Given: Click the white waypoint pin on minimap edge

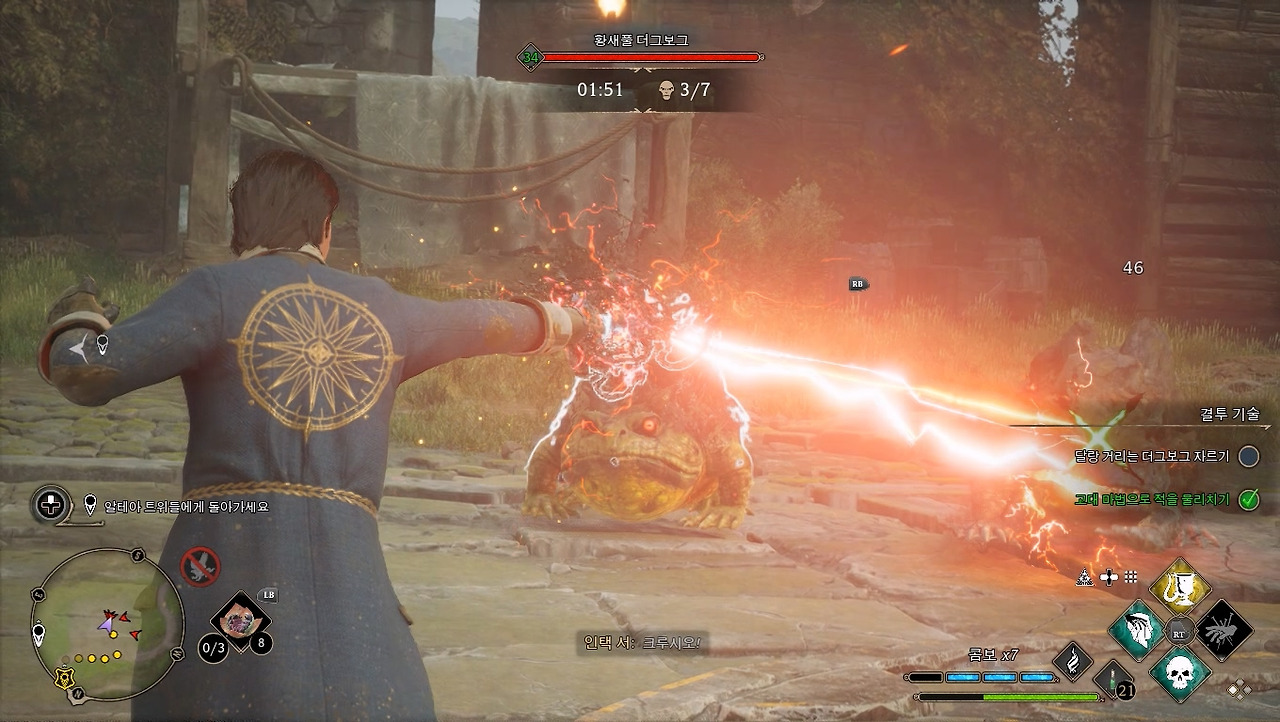Looking at the screenshot, I should coord(39,633).
